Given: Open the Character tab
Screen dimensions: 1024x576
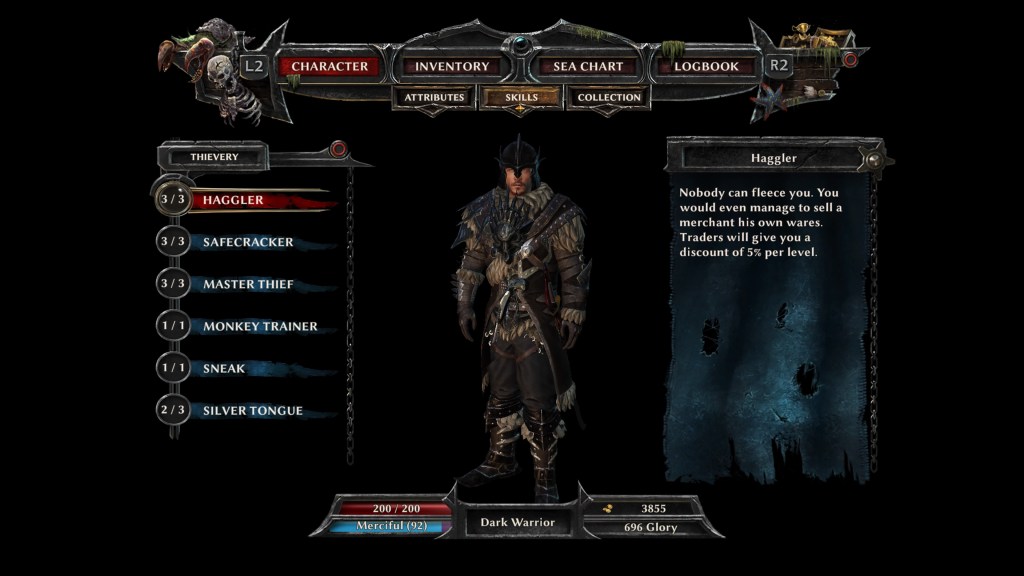Looking at the screenshot, I should pos(330,67).
